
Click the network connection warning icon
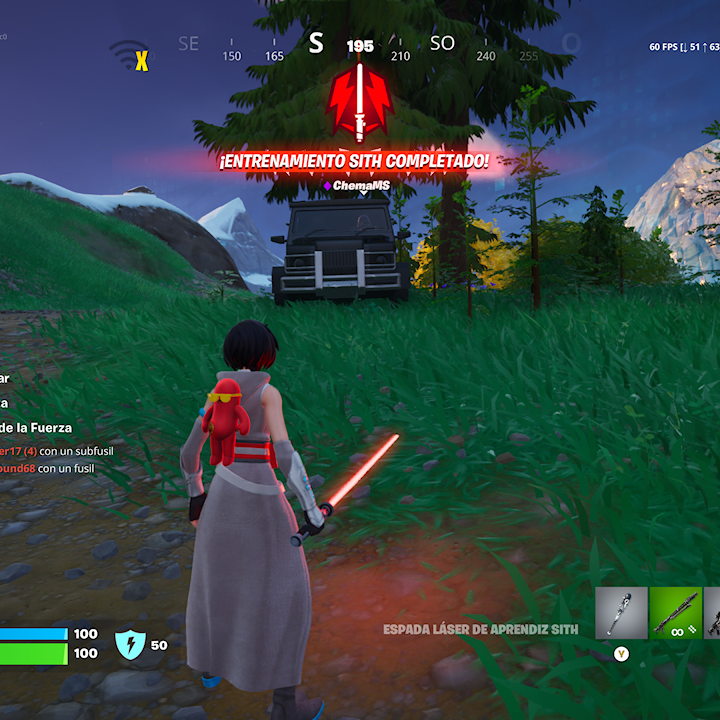click(130, 56)
